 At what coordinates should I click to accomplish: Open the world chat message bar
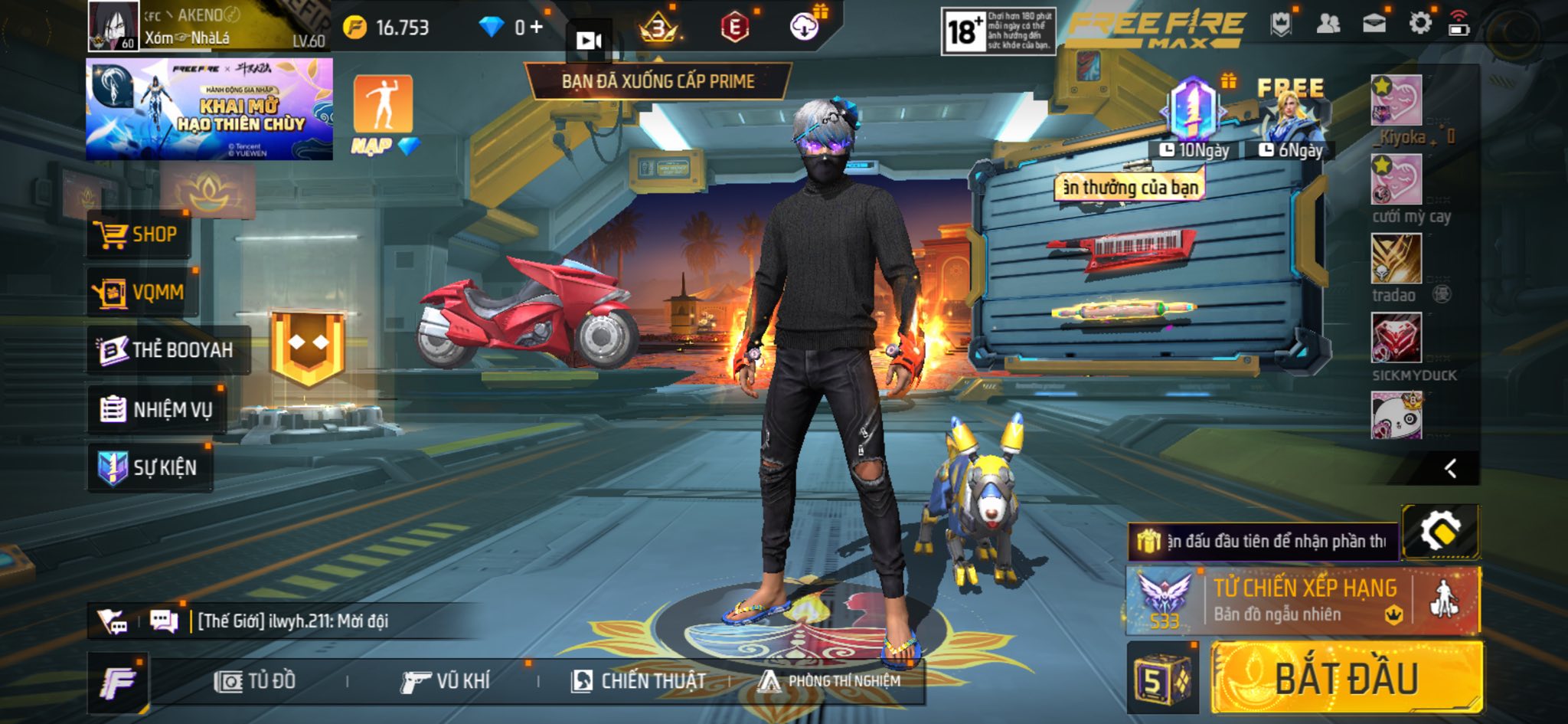[x=291, y=621]
